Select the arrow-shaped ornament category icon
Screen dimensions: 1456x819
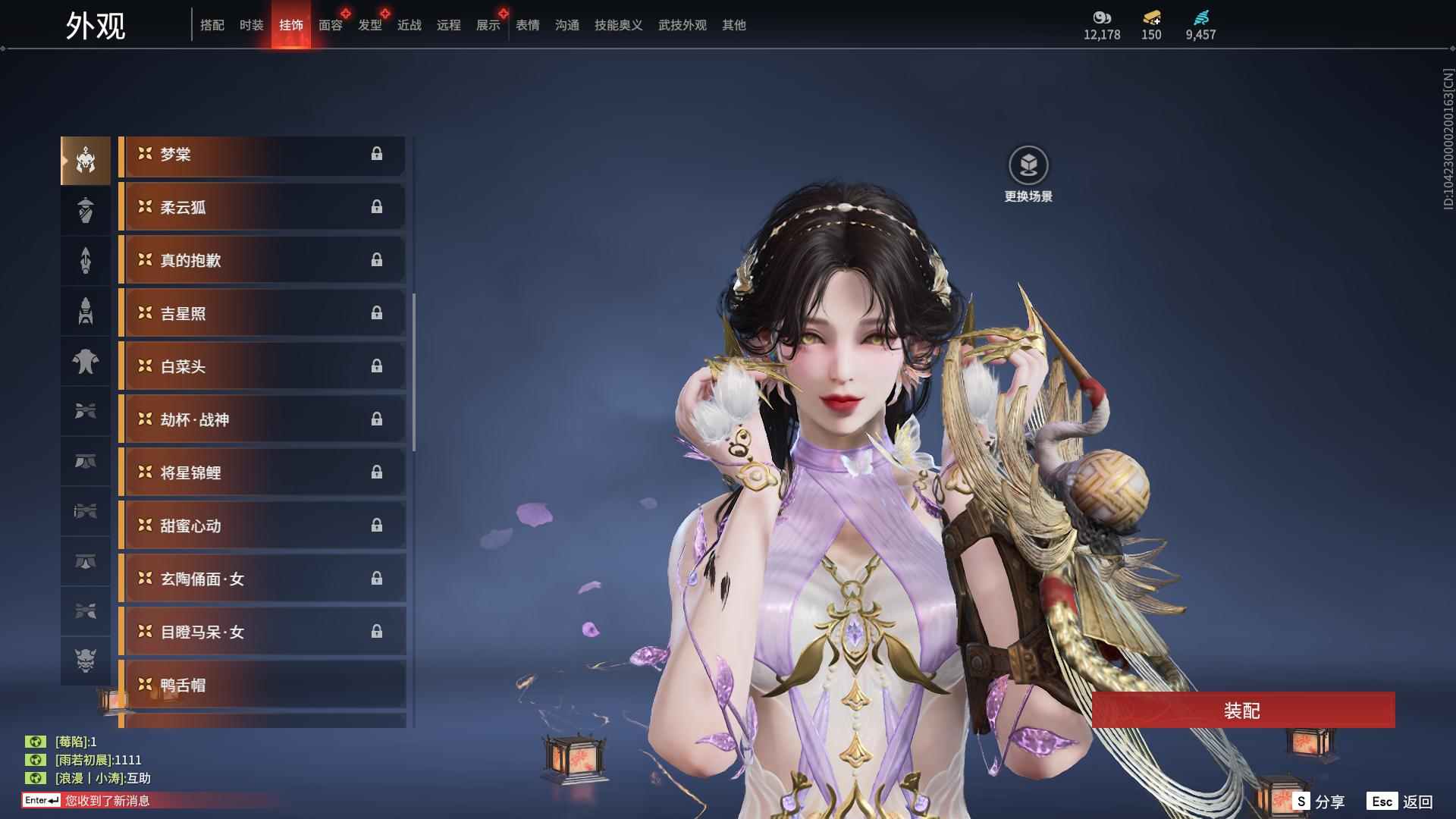(85, 260)
